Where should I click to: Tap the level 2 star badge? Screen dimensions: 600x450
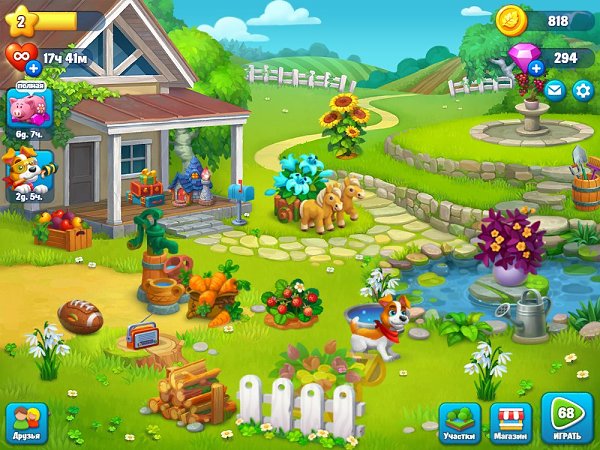[x=21, y=20]
